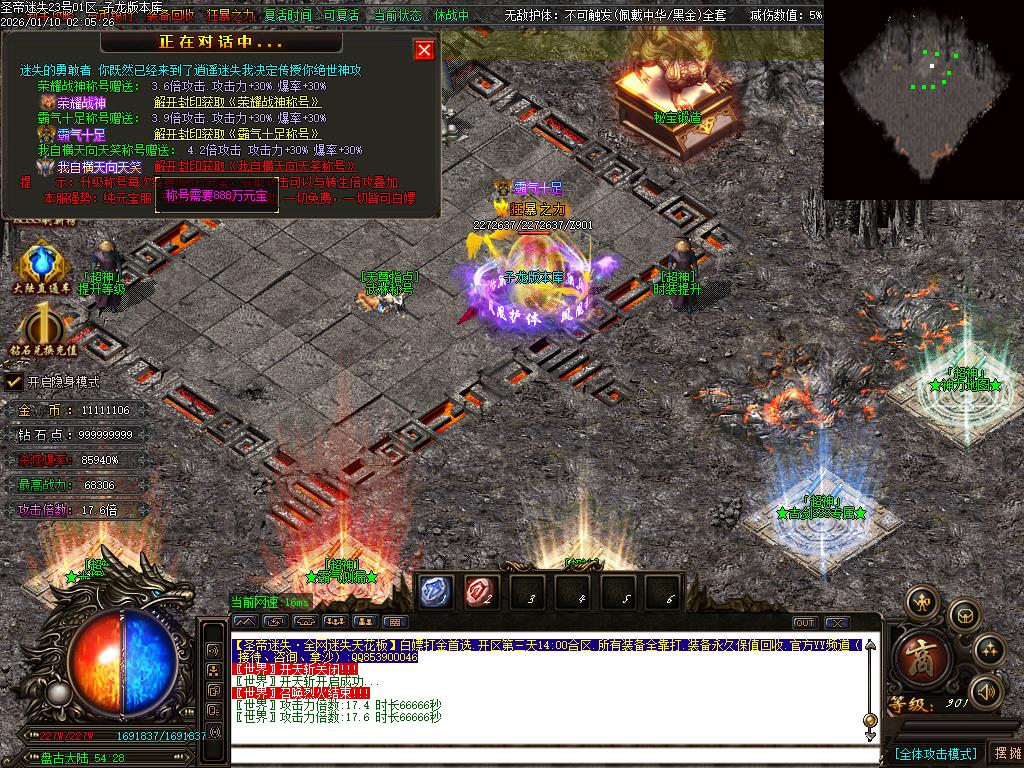Open the character figure icon button
Viewport: 1024px width, 768px height.
(x=922, y=601)
